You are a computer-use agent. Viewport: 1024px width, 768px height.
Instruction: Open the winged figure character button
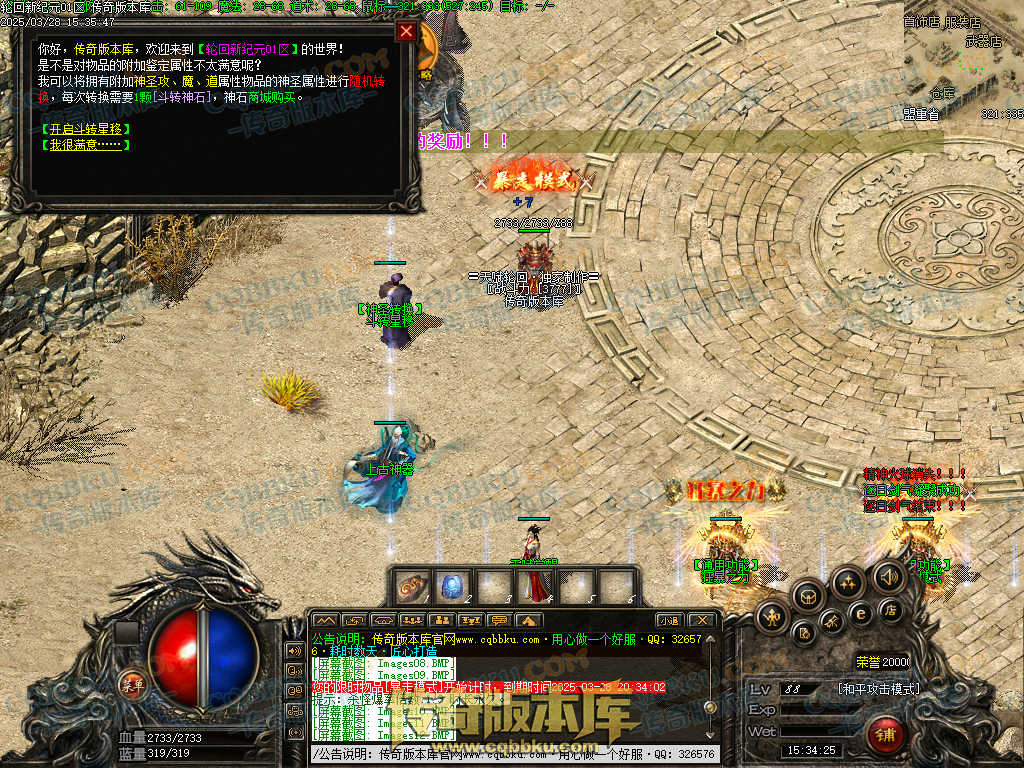(x=772, y=616)
